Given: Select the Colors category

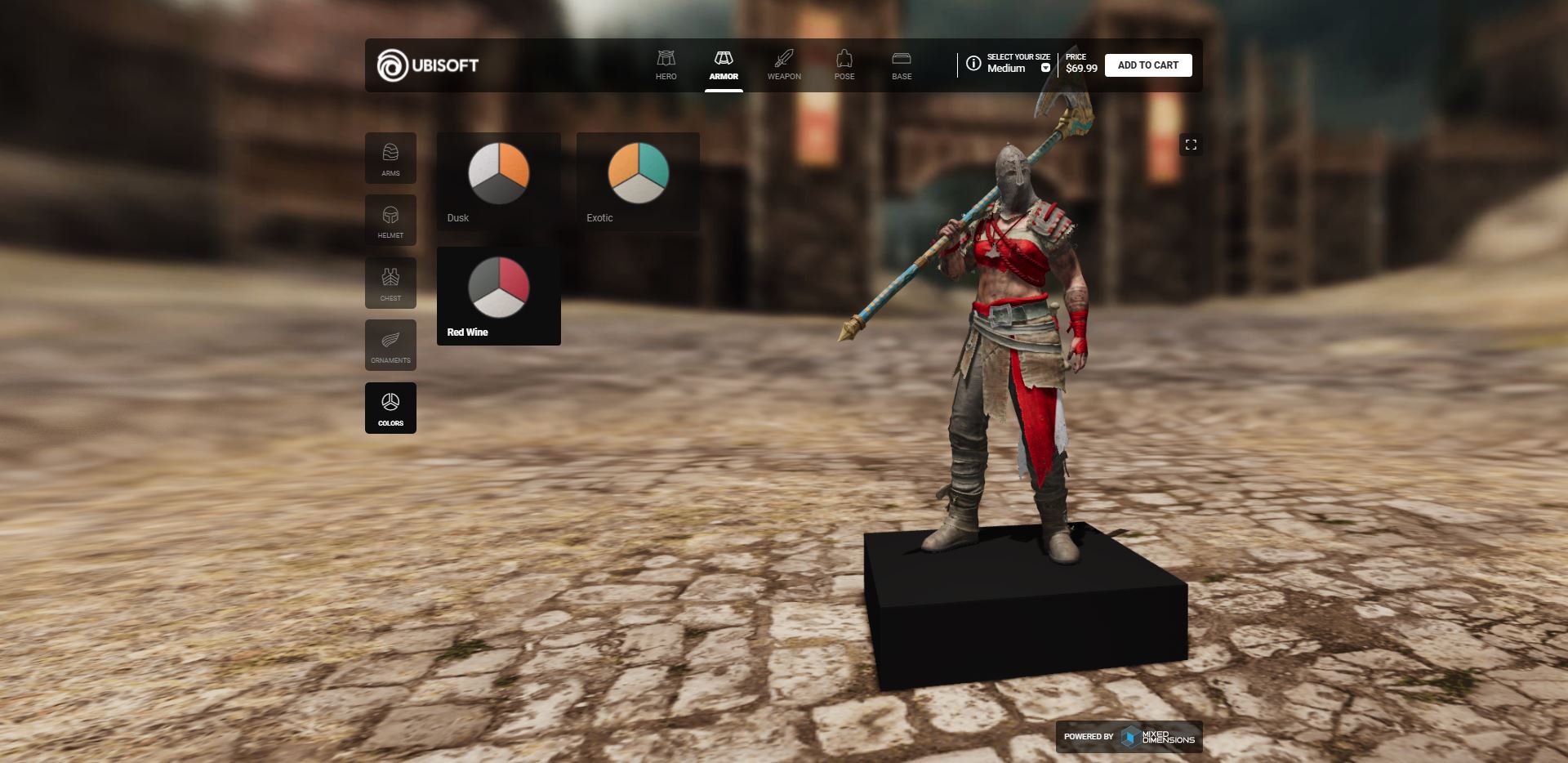Looking at the screenshot, I should [x=390, y=408].
